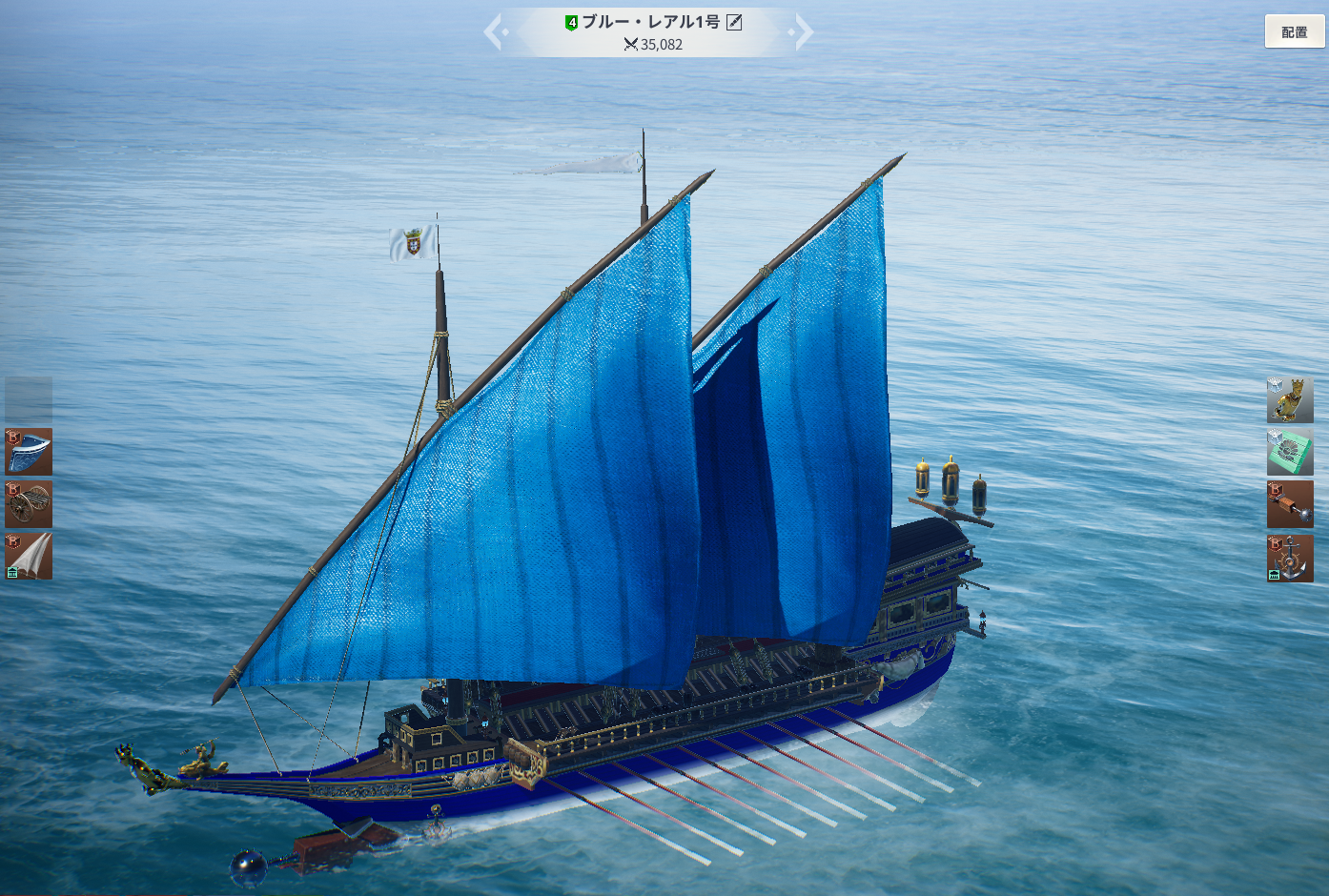Edit the ship name ブルー・レアル1号
The image size is (1329, 896).
pos(734,22)
